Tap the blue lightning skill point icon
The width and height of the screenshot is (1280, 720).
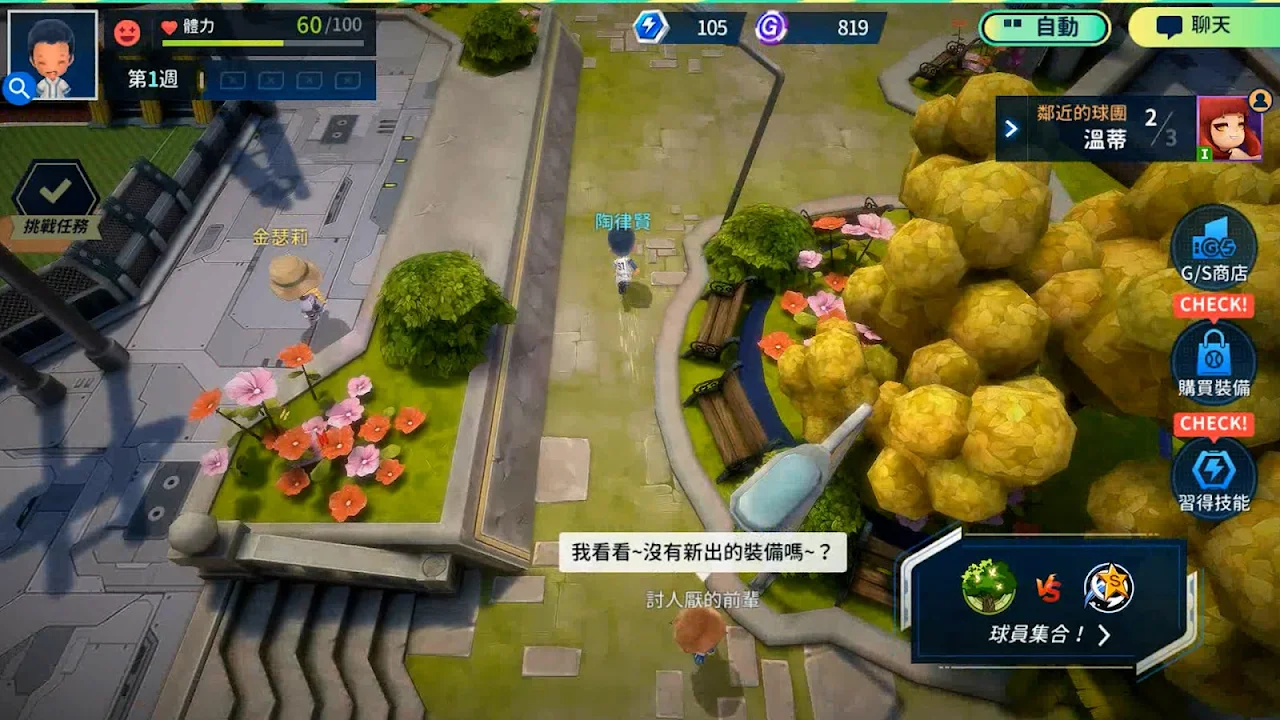click(650, 27)
